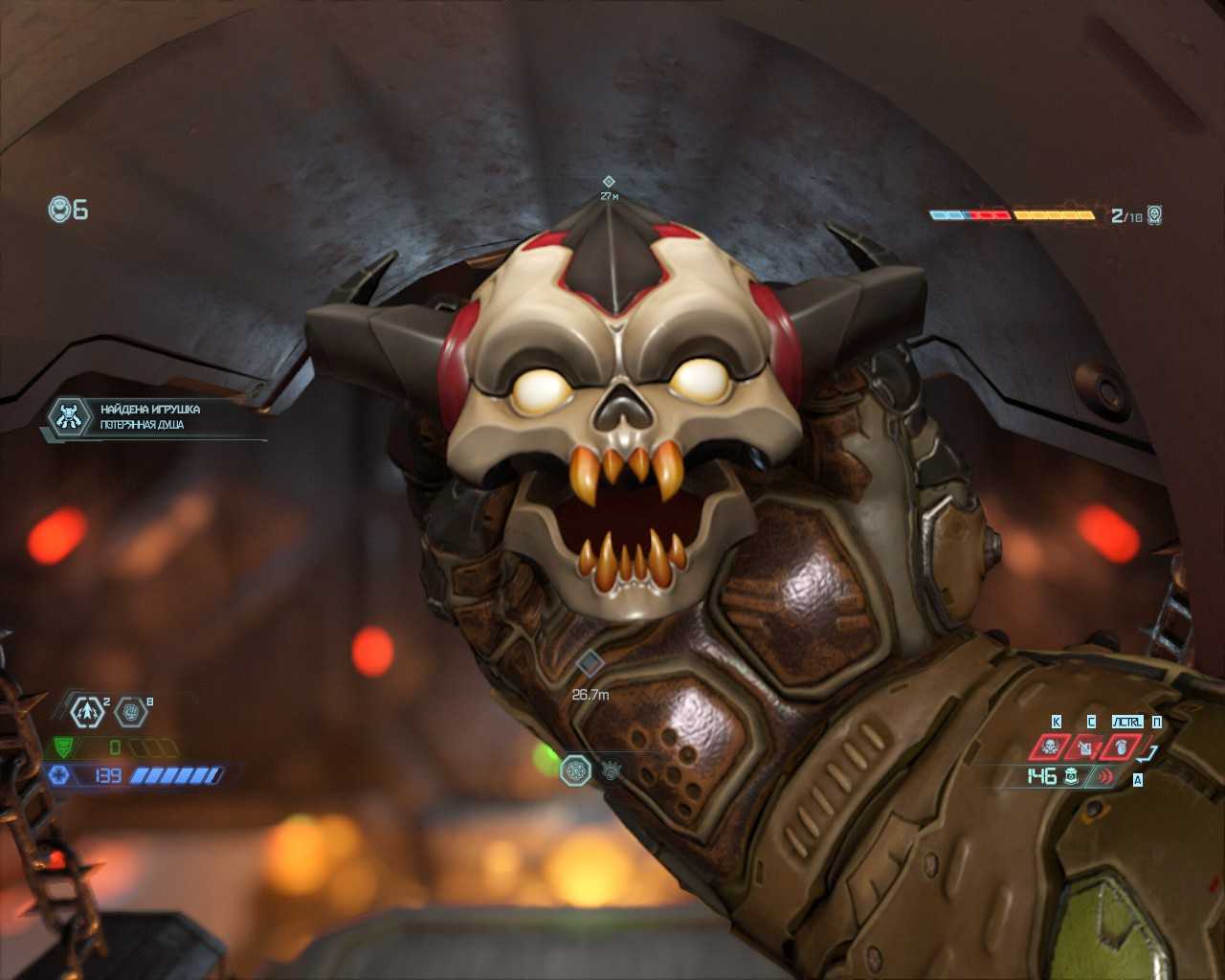Click the blue health cross icon
Screen dimensions: 1225x980
tap(59, 775)
